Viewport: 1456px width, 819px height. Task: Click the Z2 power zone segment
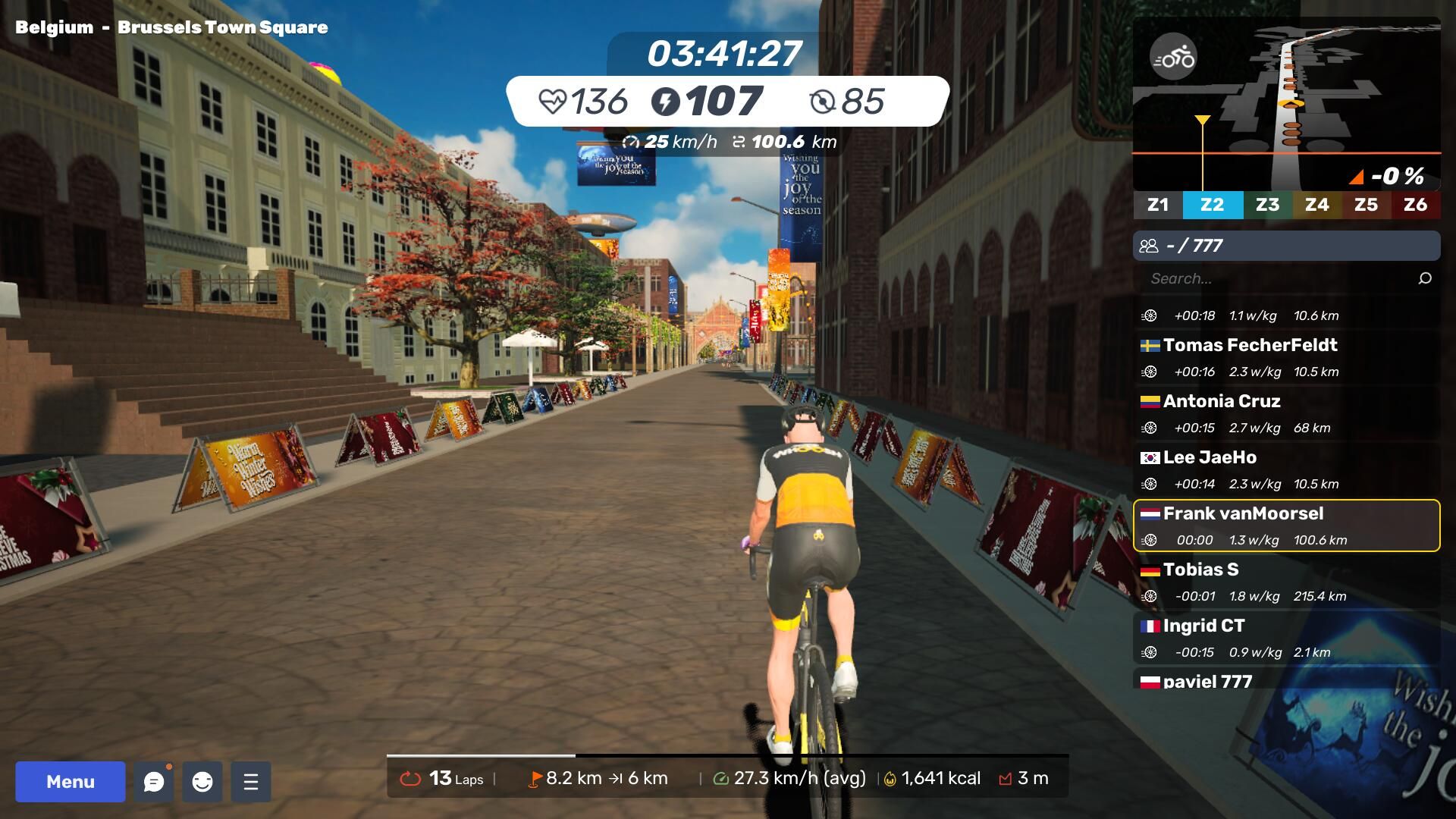[x=1212, y=205]
